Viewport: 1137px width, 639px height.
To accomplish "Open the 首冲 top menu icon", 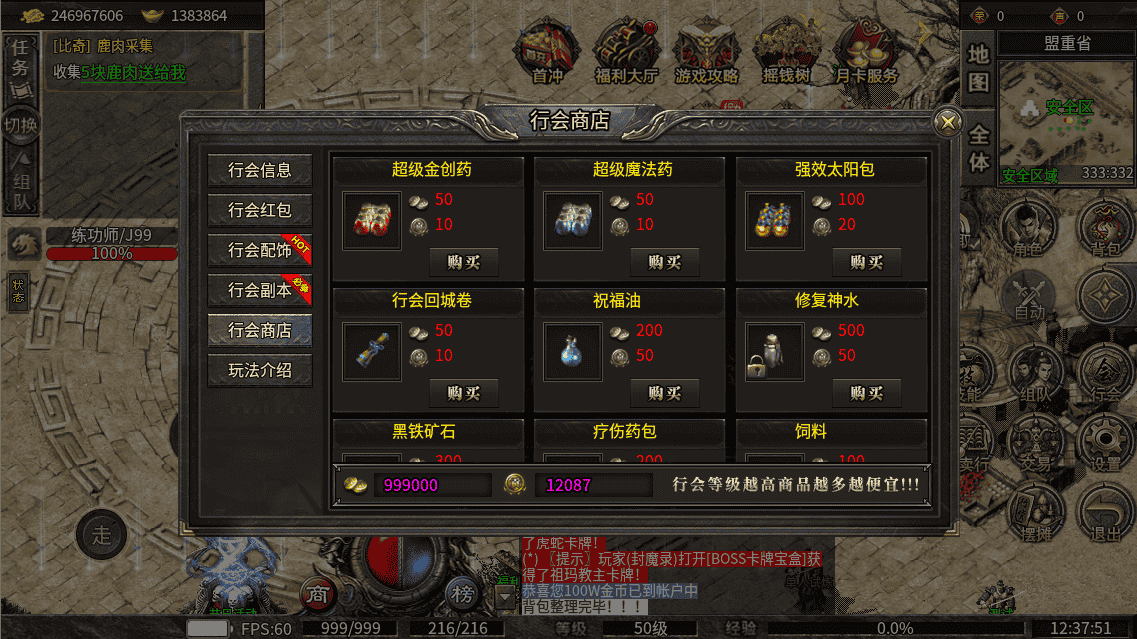I will pos(547,52).
